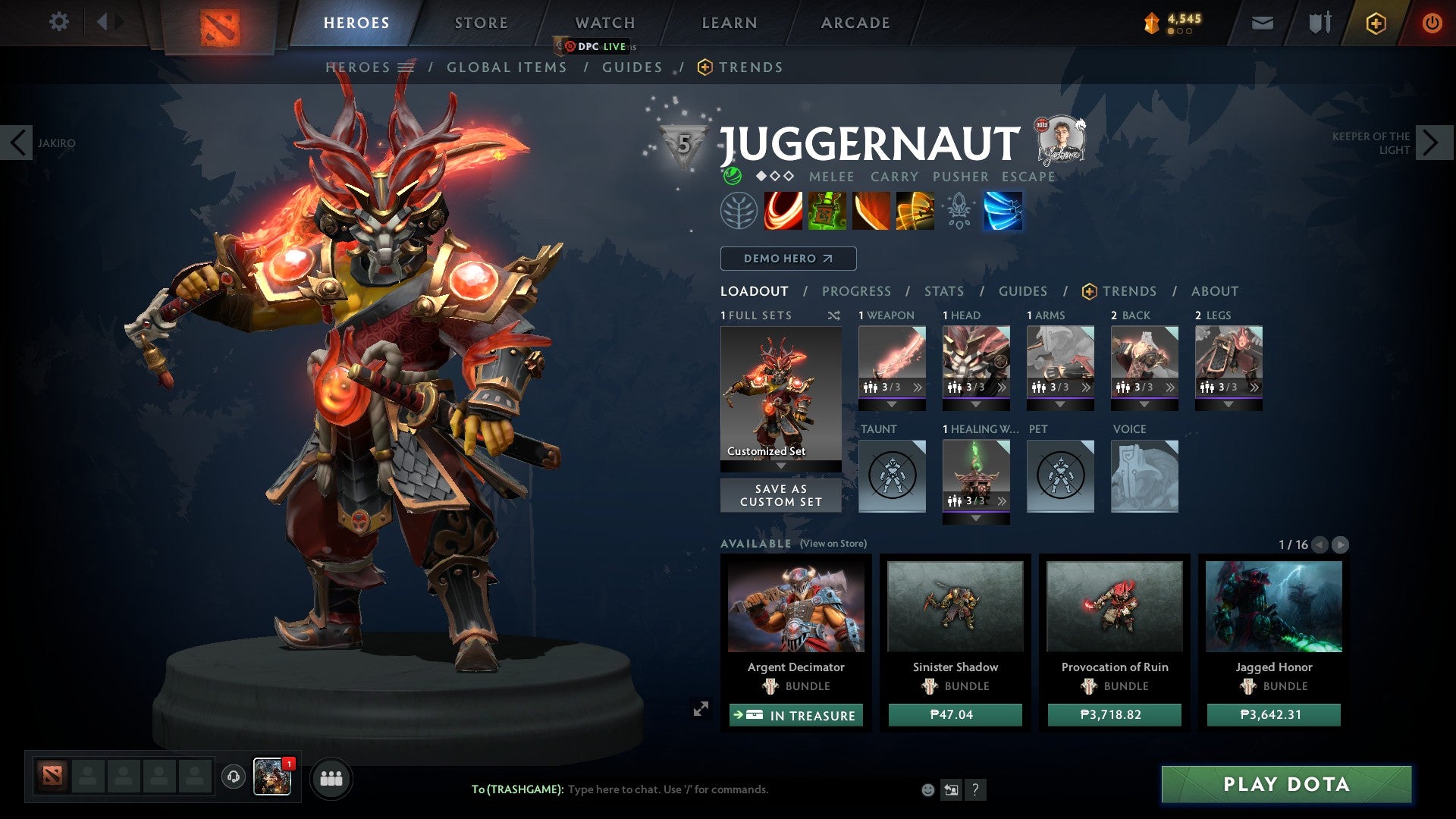Click the next page arrow for available bundles
1456x819 pixels.
[1340, 544]
